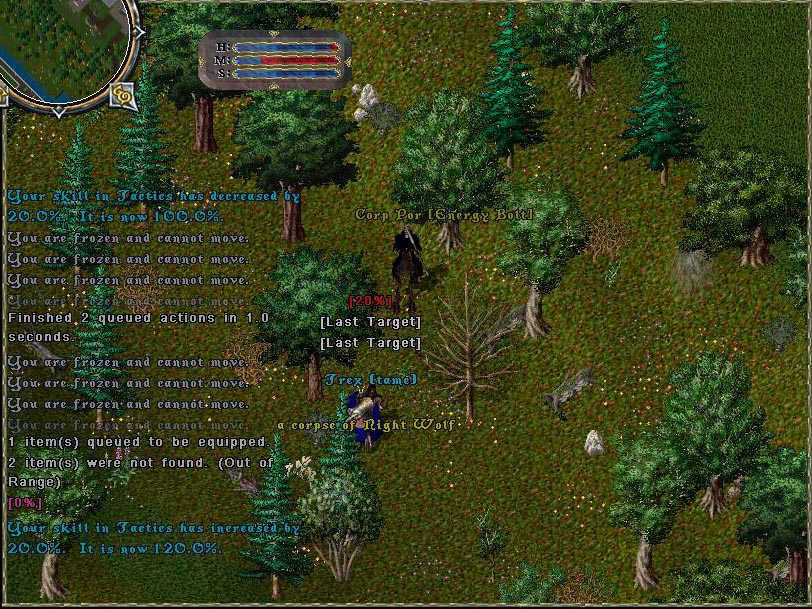The width and height of the screenshot is (812, 609).
Task: Click the gold swirl button on the minimap frame
Action: (x=123, y=95)
